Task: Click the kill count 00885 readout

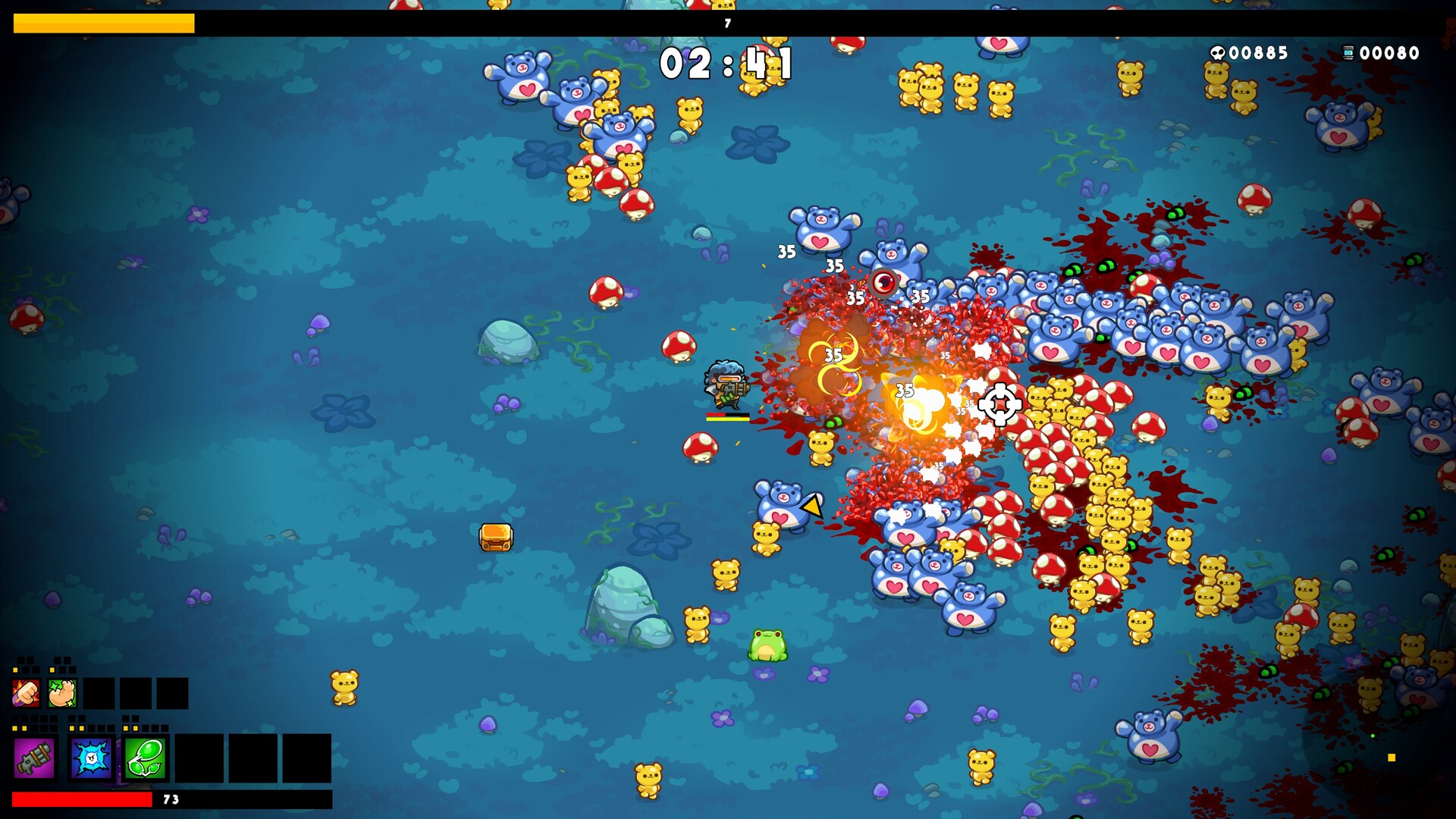Action: [x=1259, y=54]
